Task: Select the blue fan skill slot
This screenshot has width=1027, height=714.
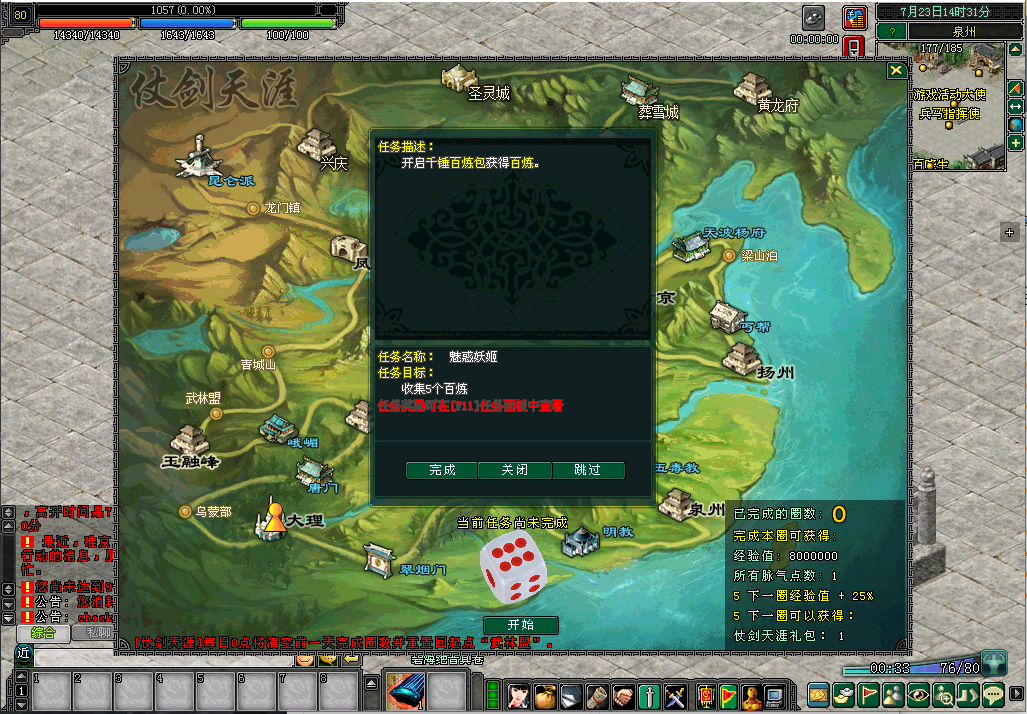Action: [406, 689]
